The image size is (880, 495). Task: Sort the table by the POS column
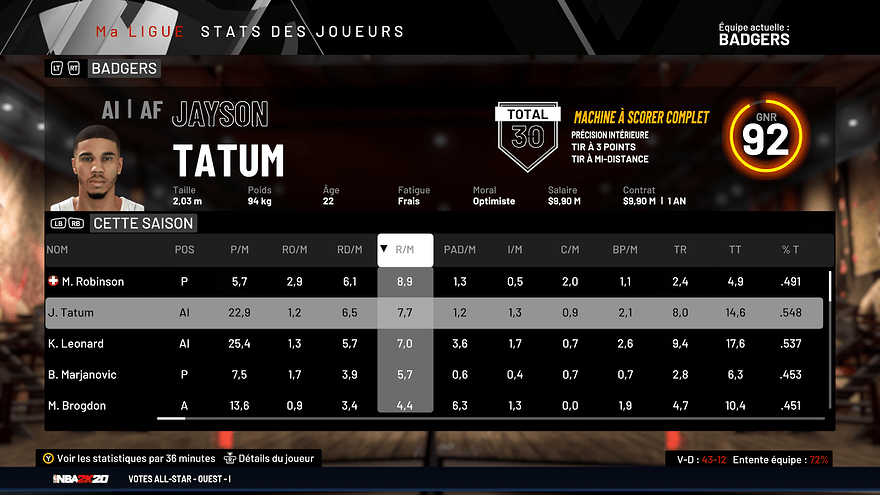184,250
